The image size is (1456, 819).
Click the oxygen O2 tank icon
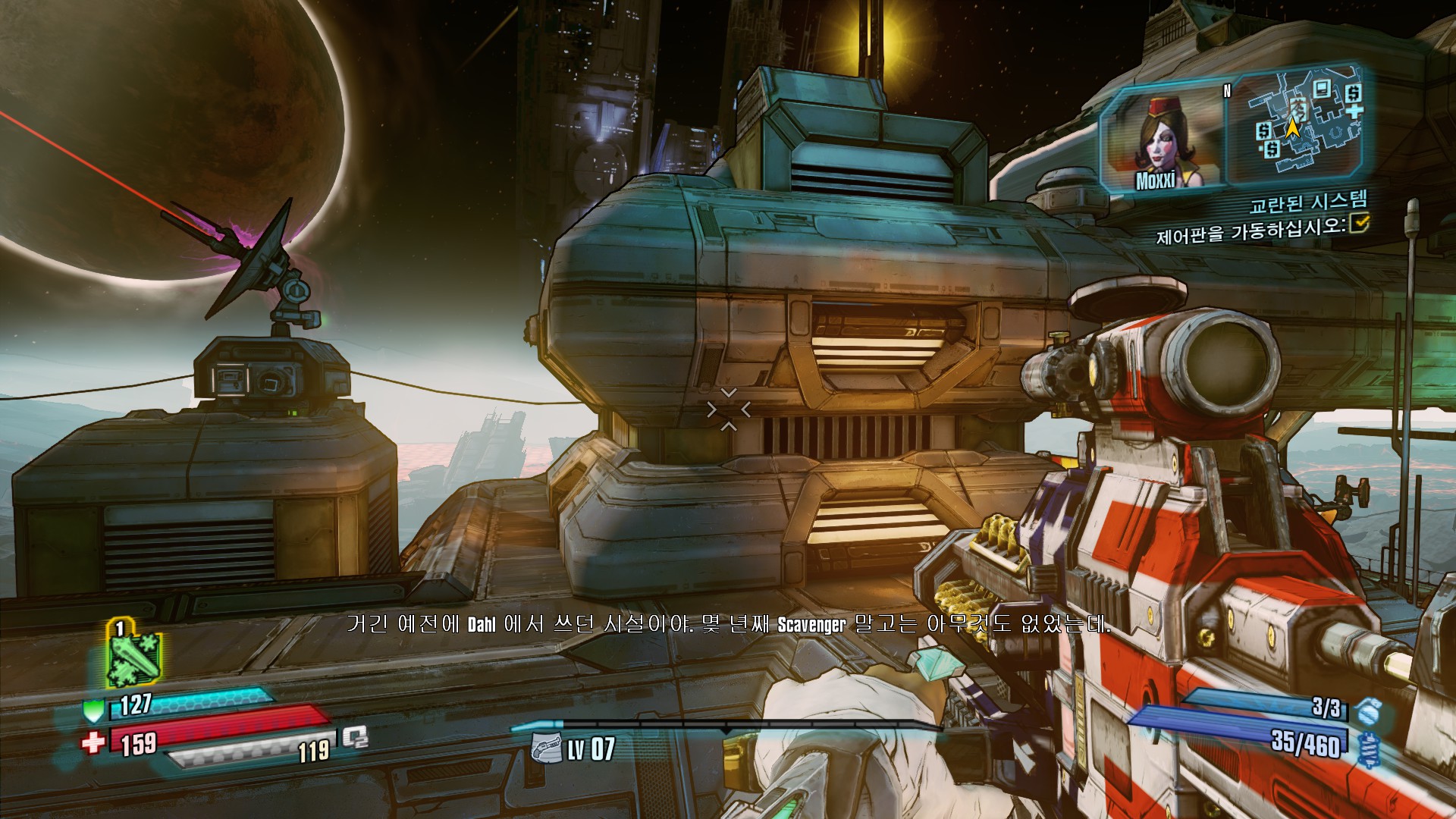(x=354, y=737)
